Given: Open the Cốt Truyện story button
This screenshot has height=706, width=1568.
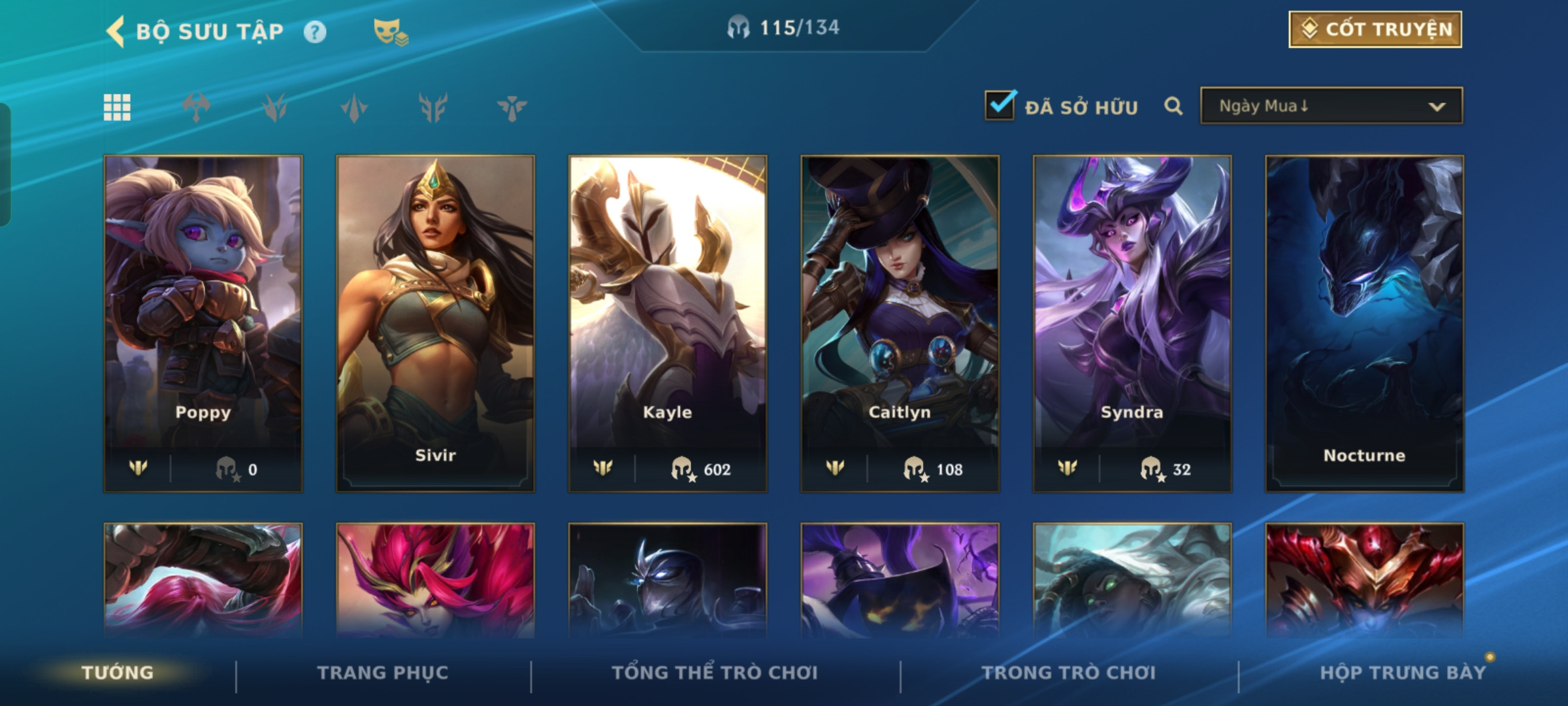Looking at the screenshot, I should (1375, 29).
